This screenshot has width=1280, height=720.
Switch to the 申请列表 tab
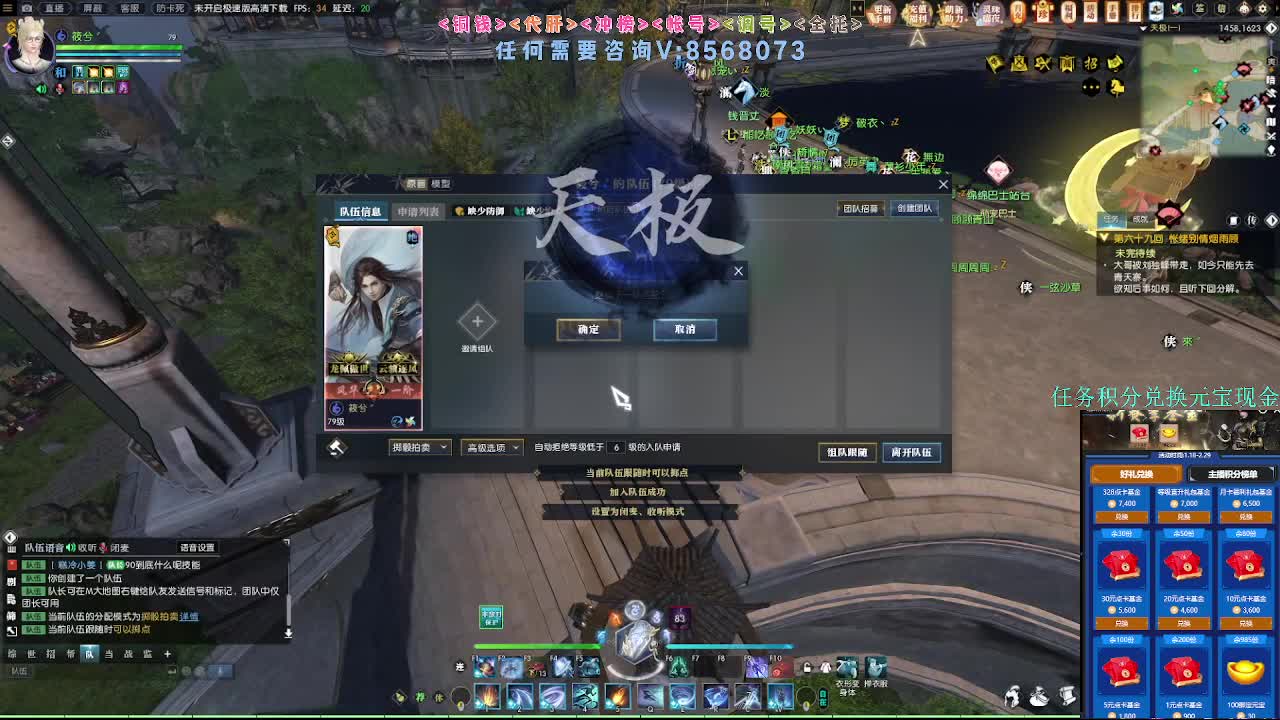click(420, 212)
